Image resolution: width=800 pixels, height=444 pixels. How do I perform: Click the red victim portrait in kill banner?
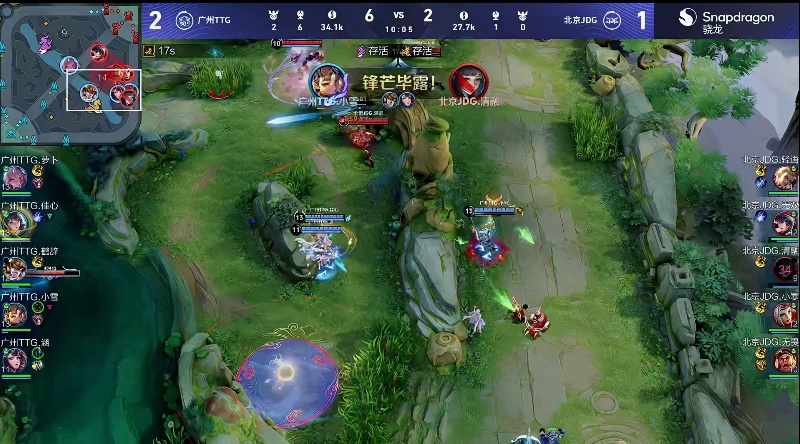coord(464,80)
